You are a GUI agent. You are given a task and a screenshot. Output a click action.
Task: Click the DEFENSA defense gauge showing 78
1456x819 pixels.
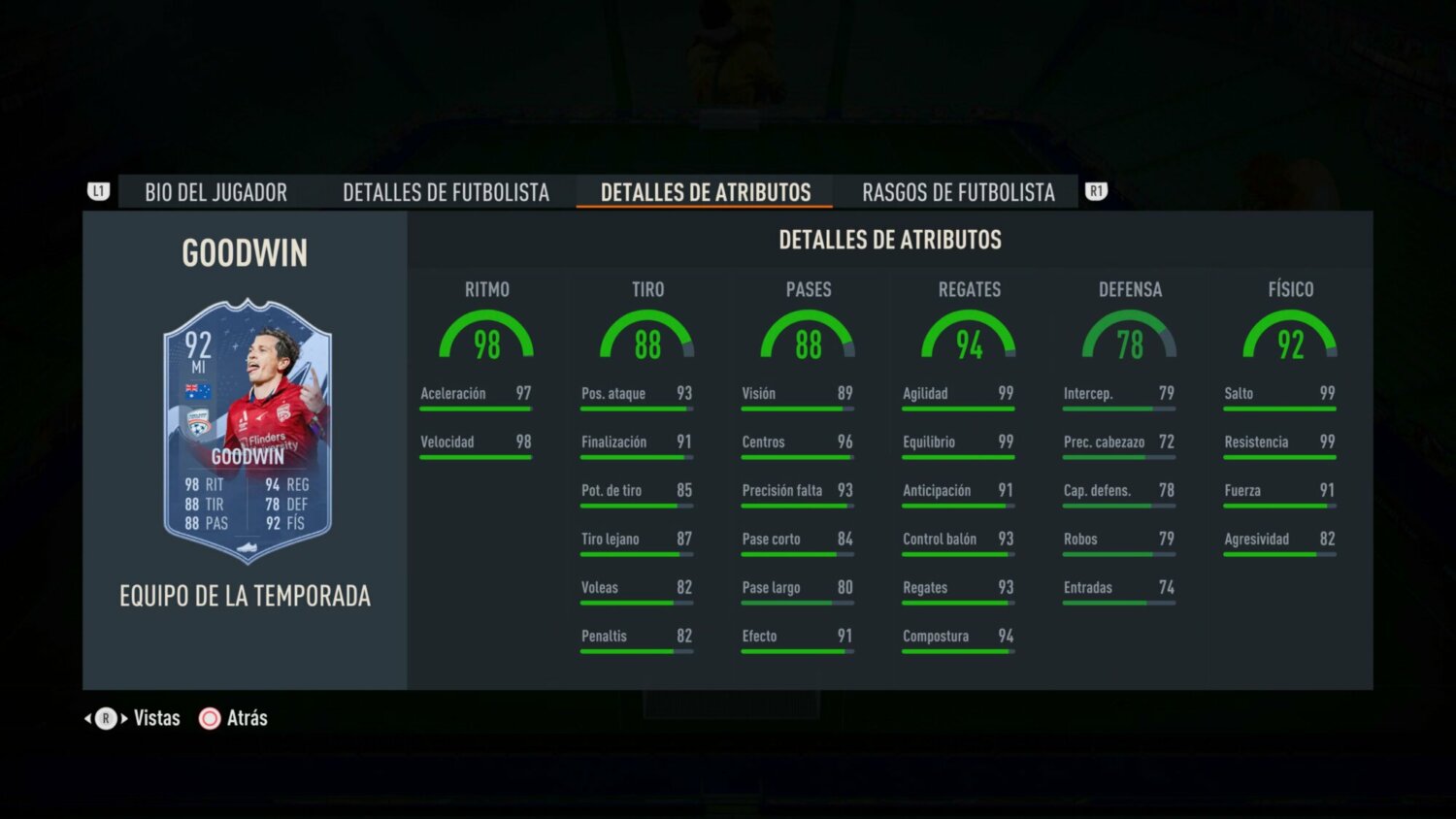pyautogui.click(x=1131, y=338)
